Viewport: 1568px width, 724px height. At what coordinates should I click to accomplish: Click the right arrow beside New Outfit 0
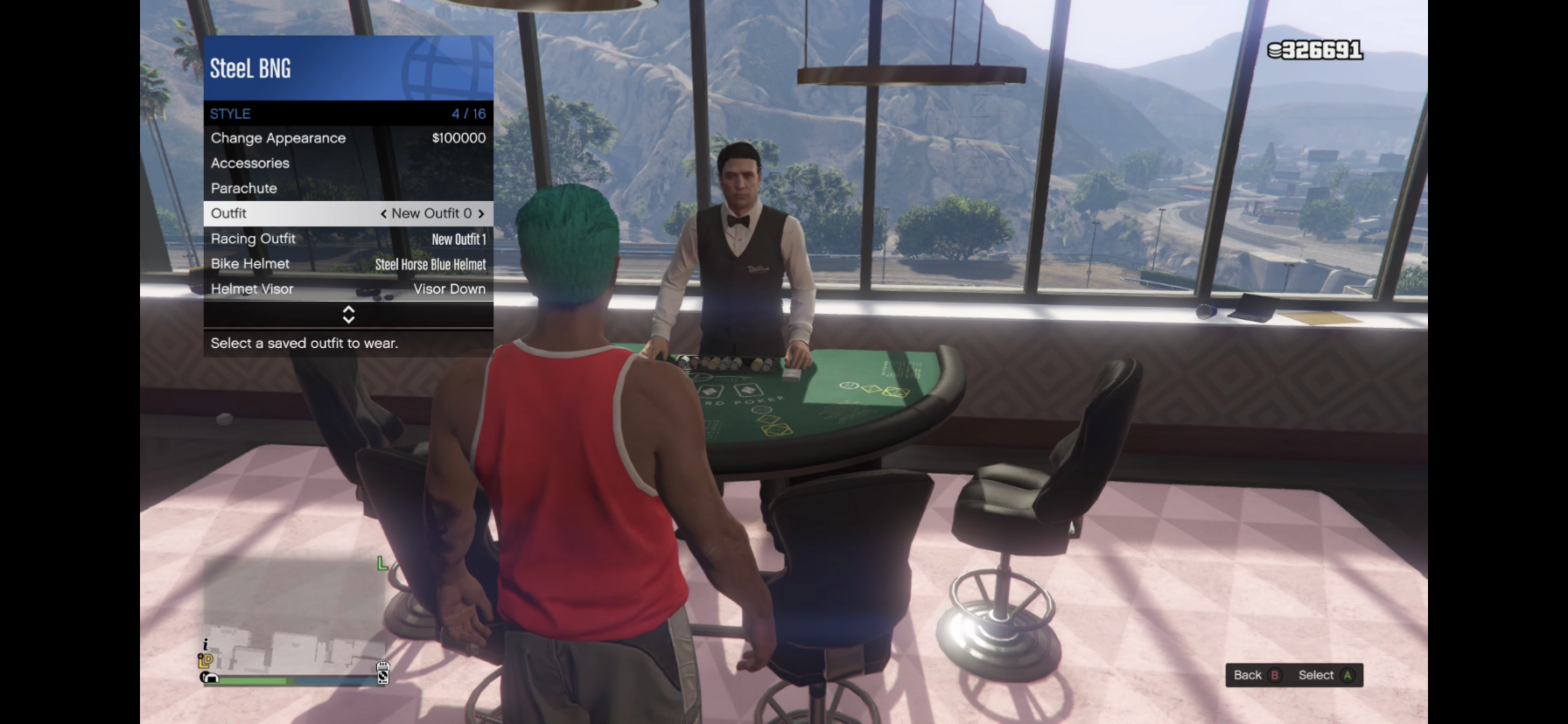click(x=481, y=213)
